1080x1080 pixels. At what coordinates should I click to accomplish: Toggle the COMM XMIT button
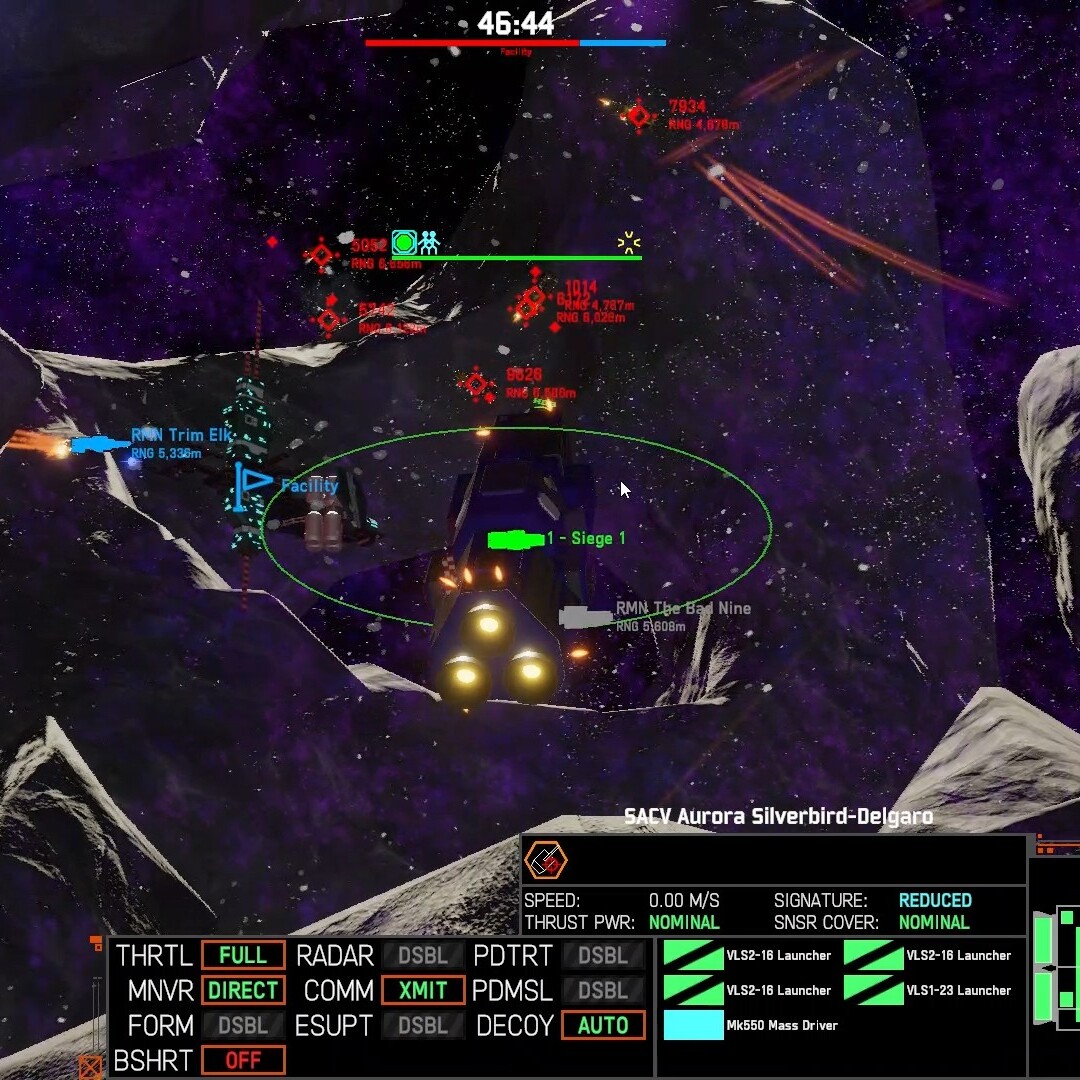click(x=423, y=990)
